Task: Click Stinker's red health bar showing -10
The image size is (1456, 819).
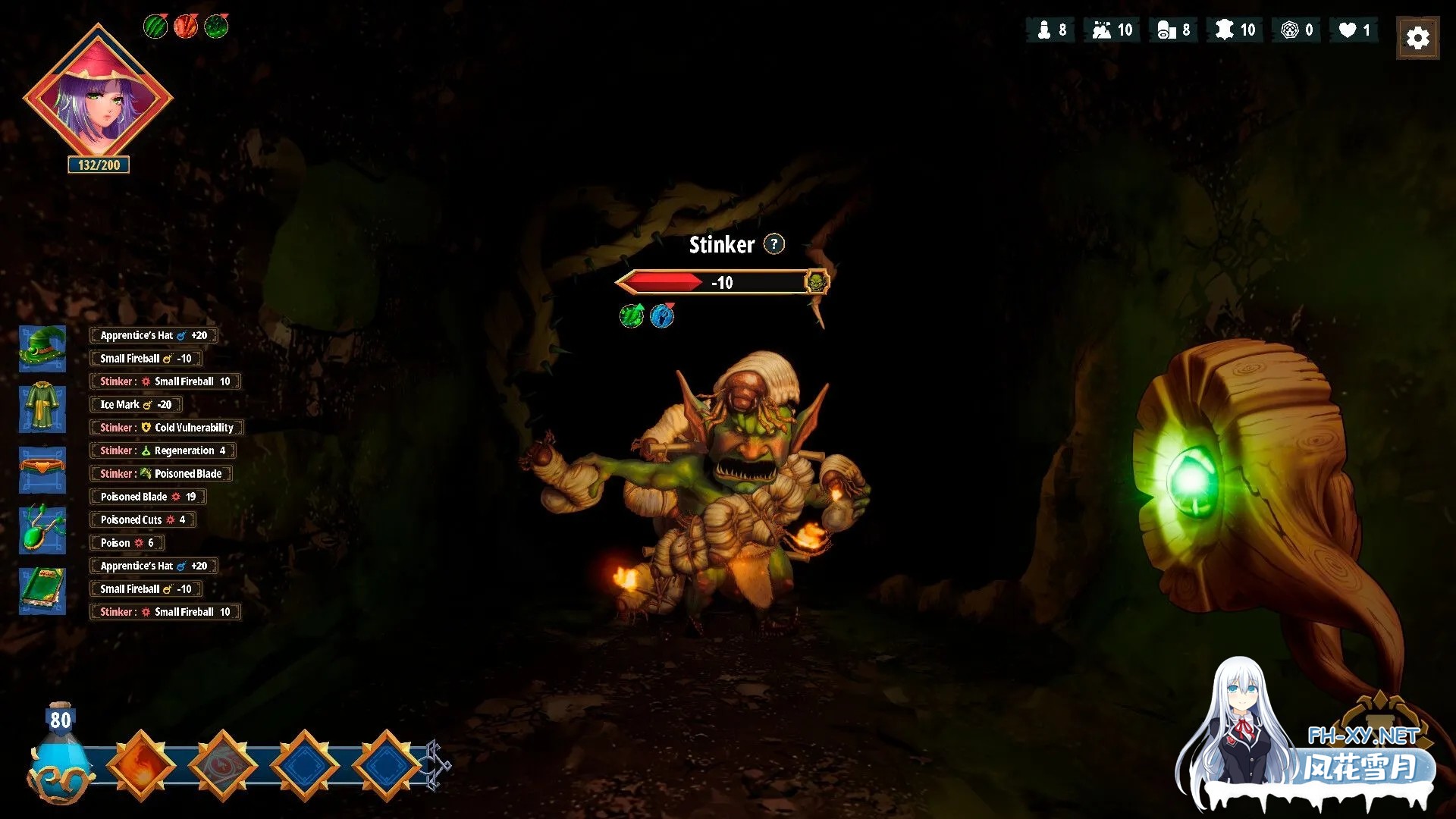Action: click(713, 282)
